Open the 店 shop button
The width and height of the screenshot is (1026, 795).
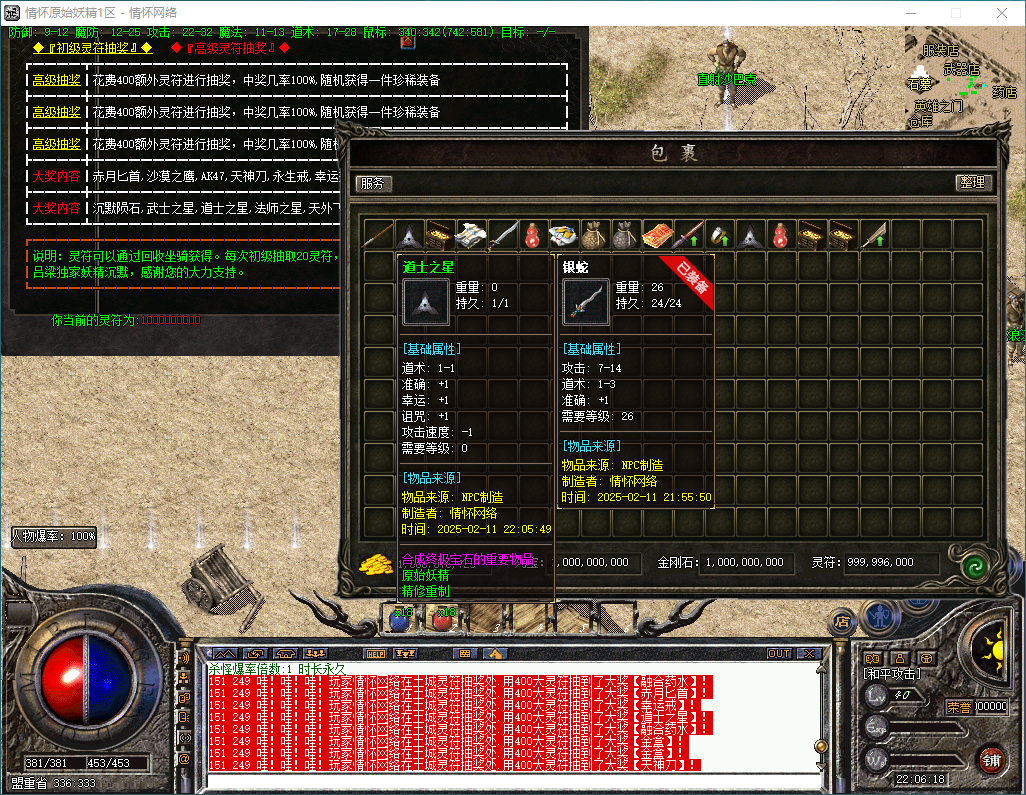tap(841, 622)
